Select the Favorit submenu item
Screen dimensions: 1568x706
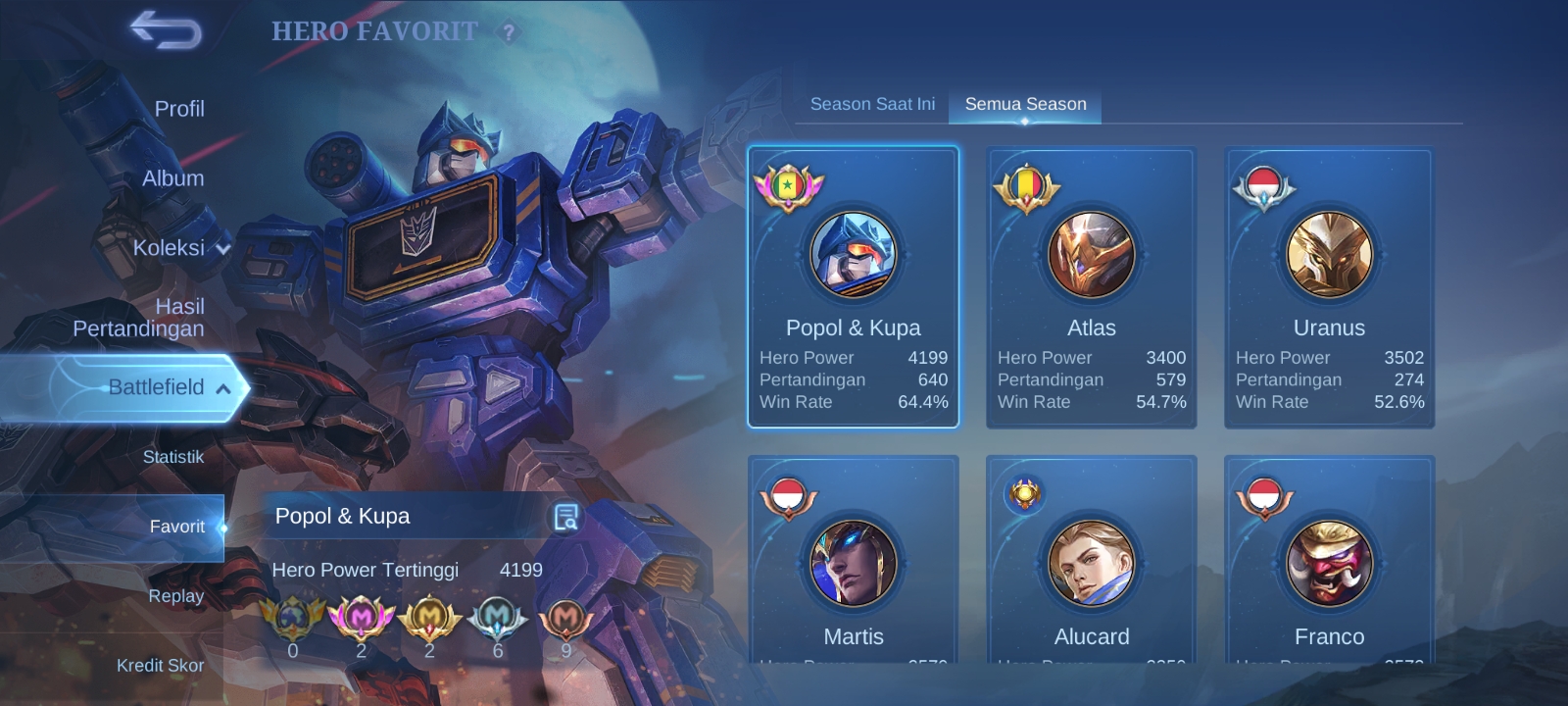click(x=176, y=527)
